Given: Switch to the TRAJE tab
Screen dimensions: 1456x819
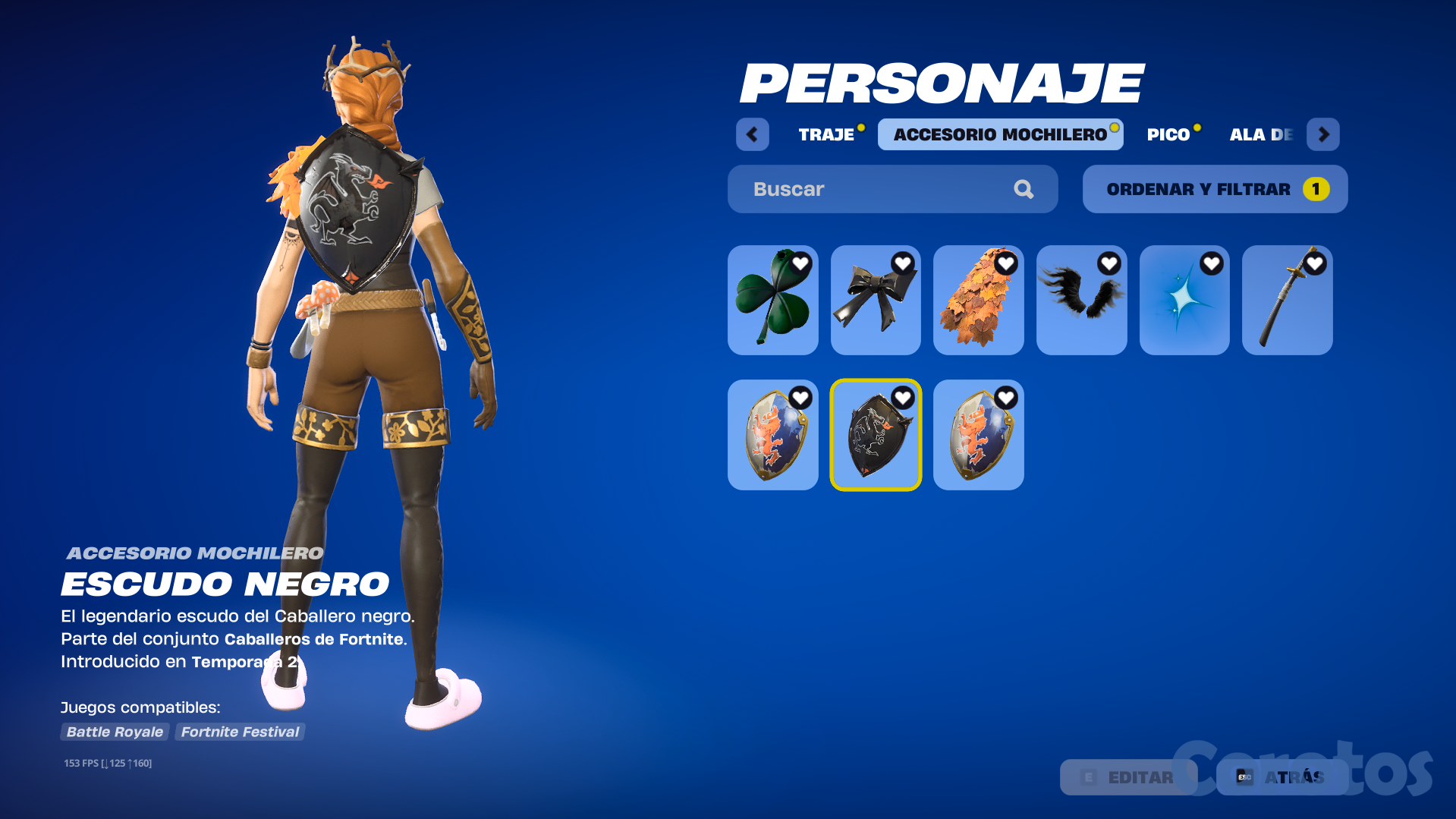Looking at the screenshot, I should click(825, 134).
